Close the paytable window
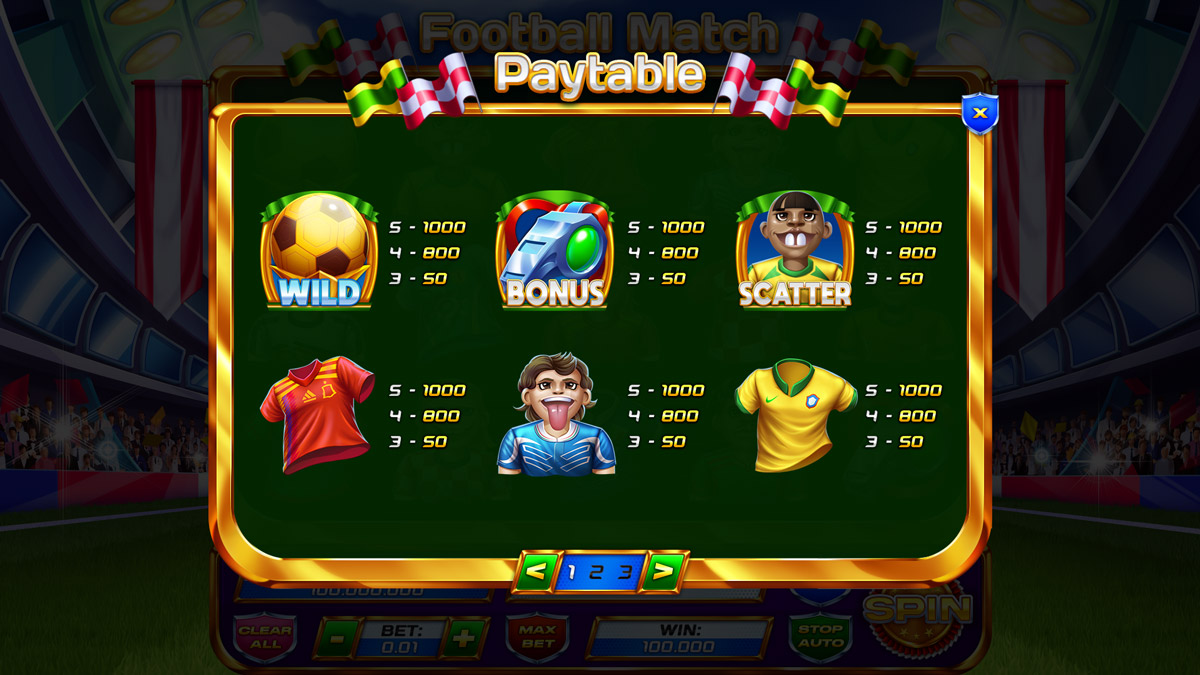1200x675 pixels. [x=979, y=114]
